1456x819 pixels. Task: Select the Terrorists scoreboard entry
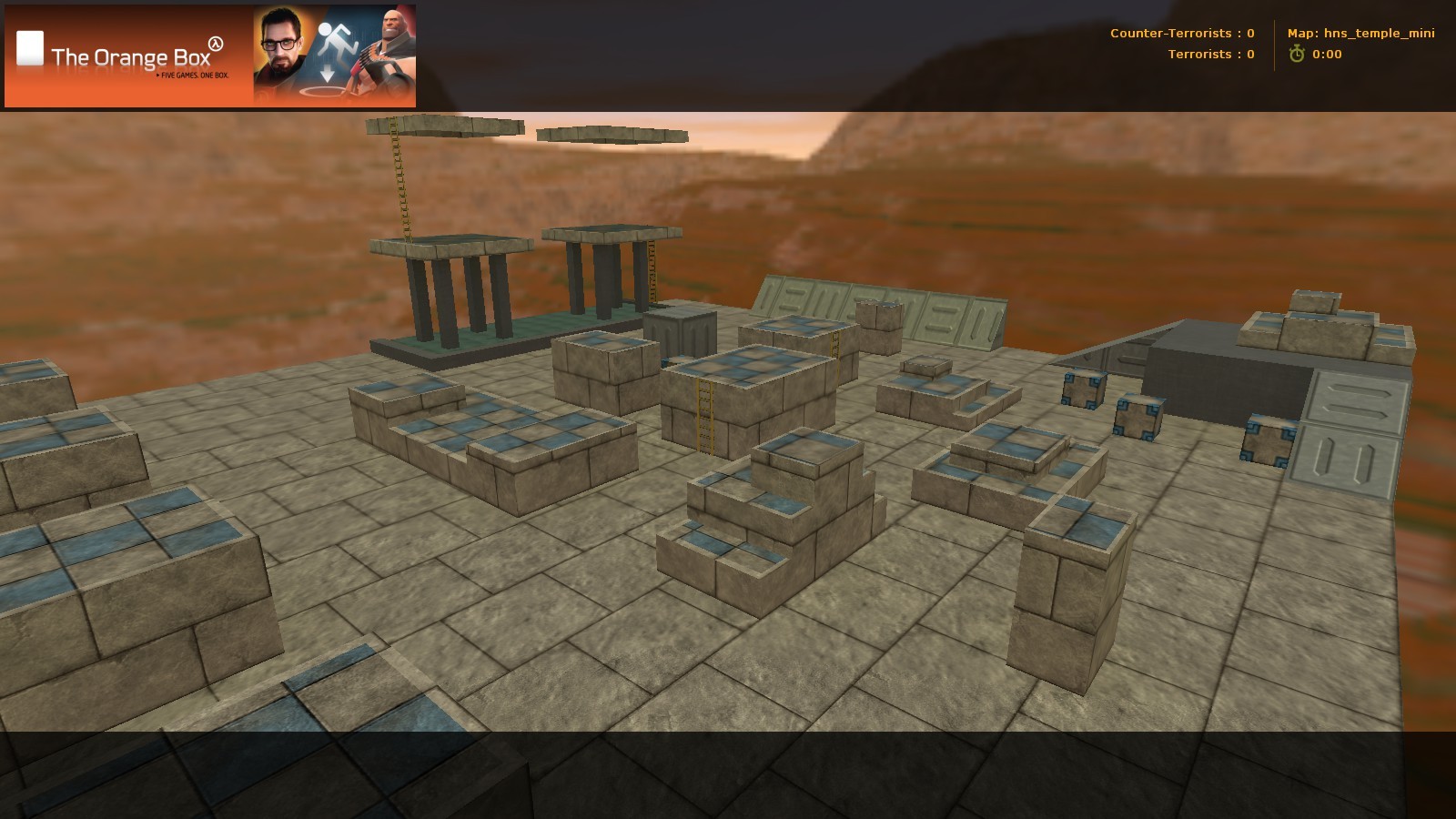(1210, 54)
